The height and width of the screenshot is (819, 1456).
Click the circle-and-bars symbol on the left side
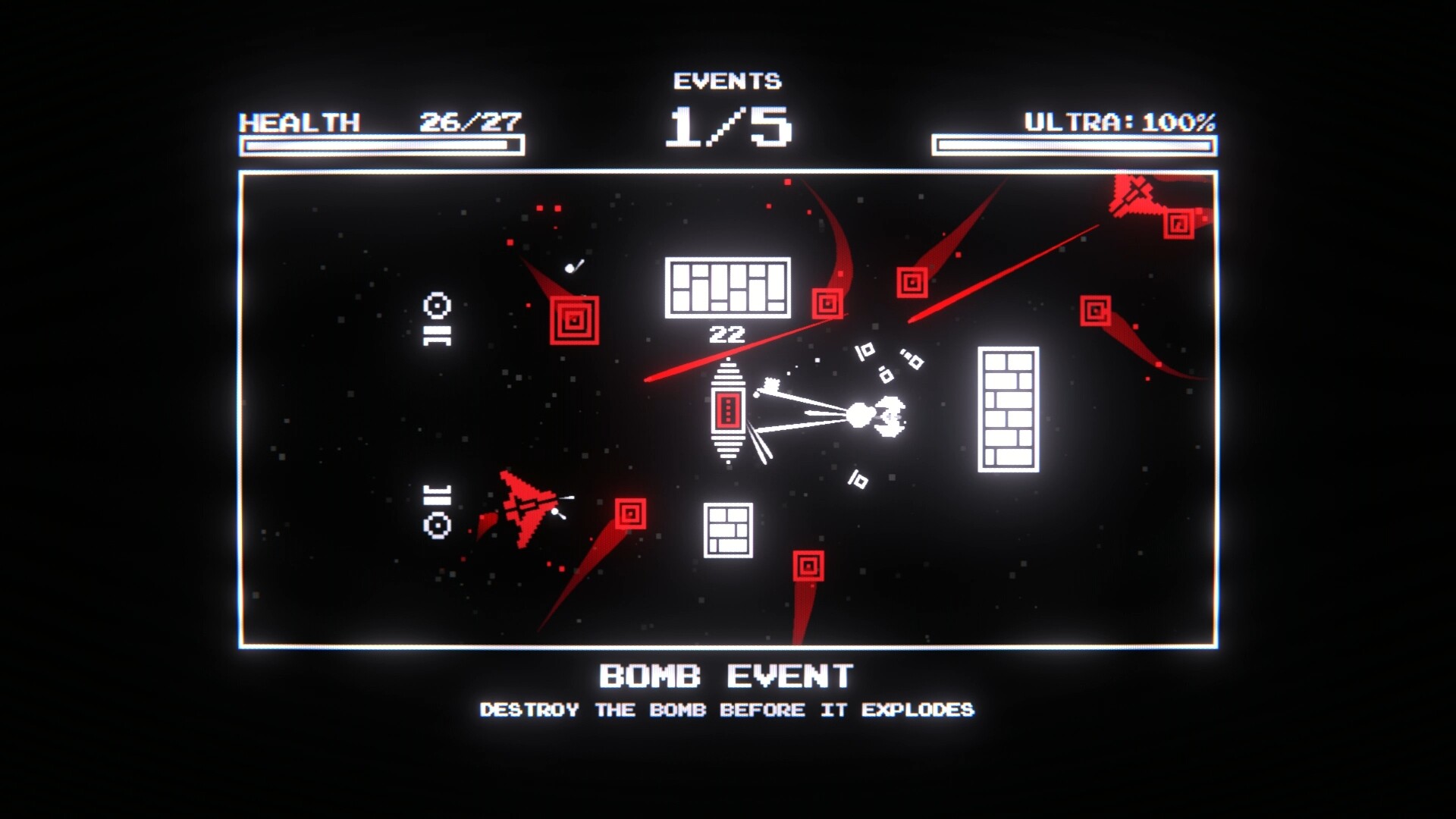coord(436,318)
